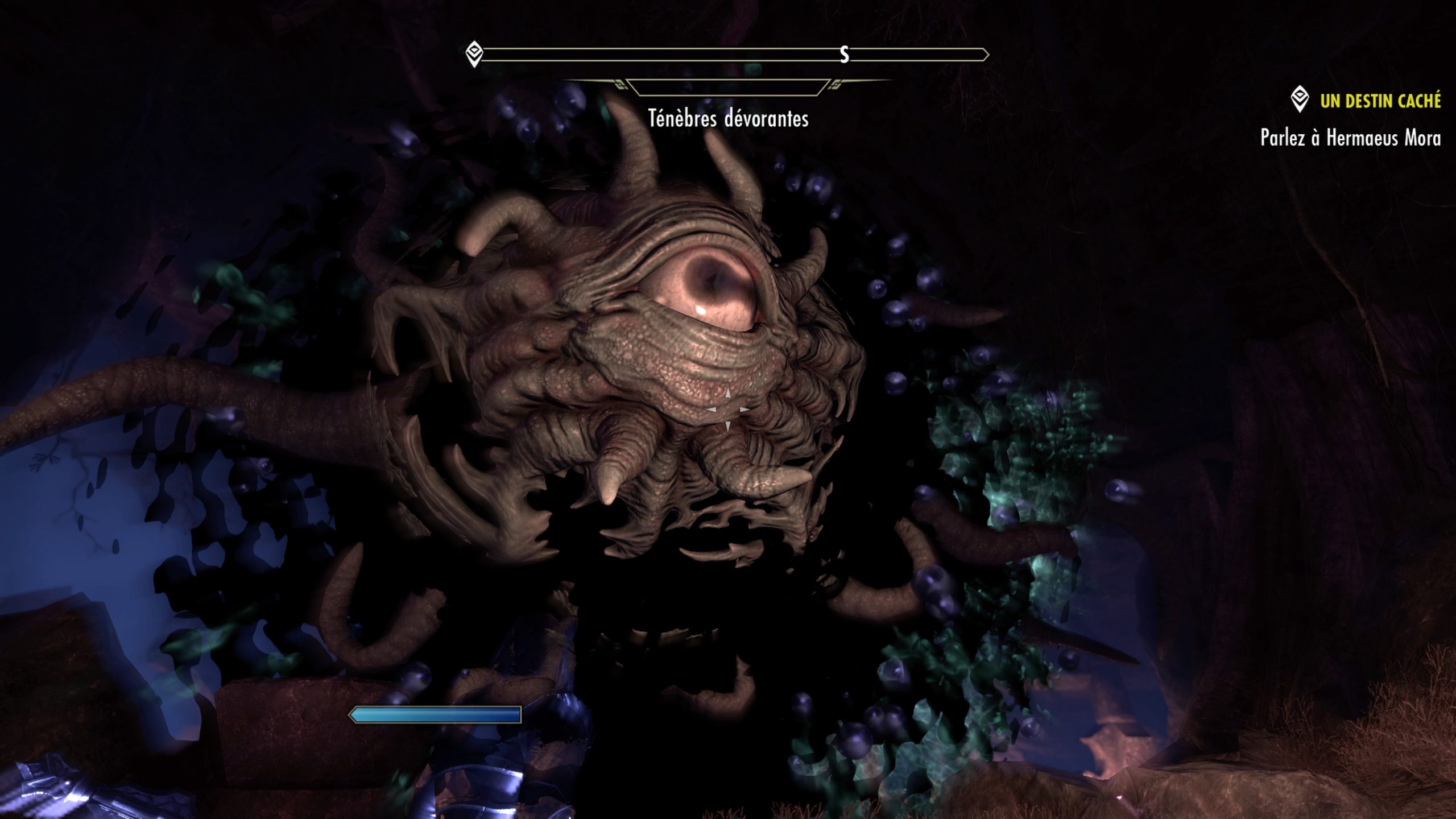Select the Un Destin Caché quest title
This screenshot has width=1456, height=819.
click(x=1380, y=101)
